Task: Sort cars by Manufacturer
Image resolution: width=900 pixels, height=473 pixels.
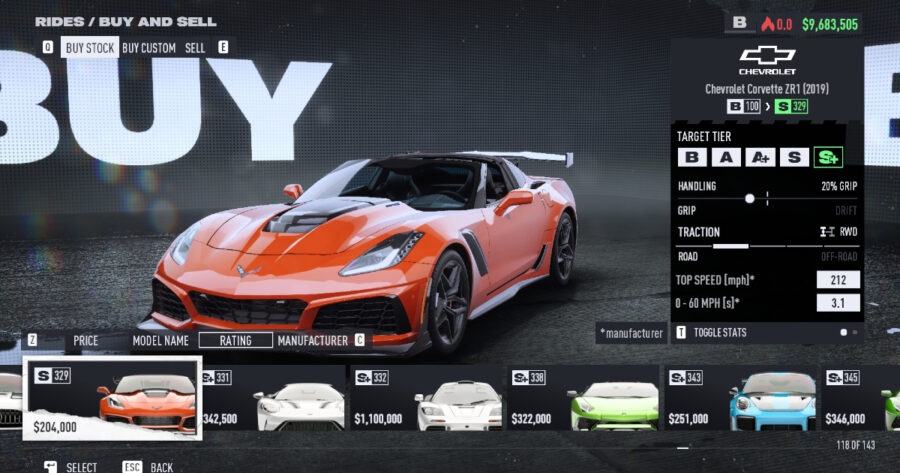Action: coord(312,340)
